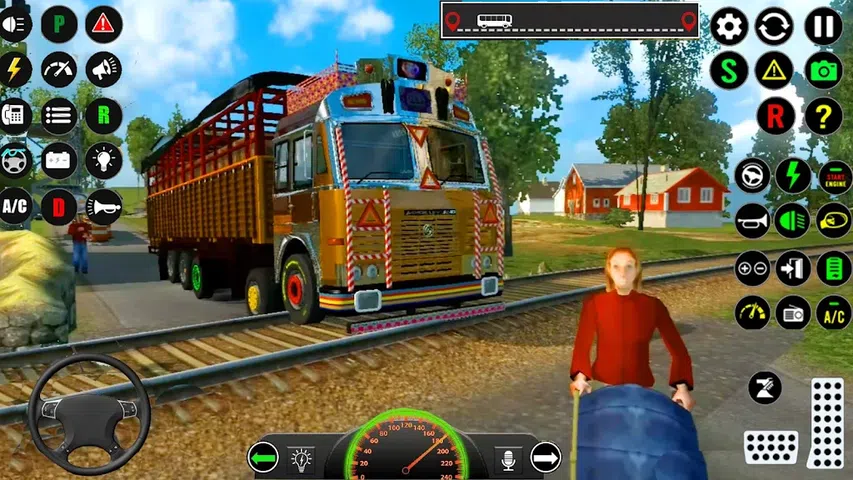The image size is (853, 480).
Task: Turn on the radio icon
Action: pos(793,312)
